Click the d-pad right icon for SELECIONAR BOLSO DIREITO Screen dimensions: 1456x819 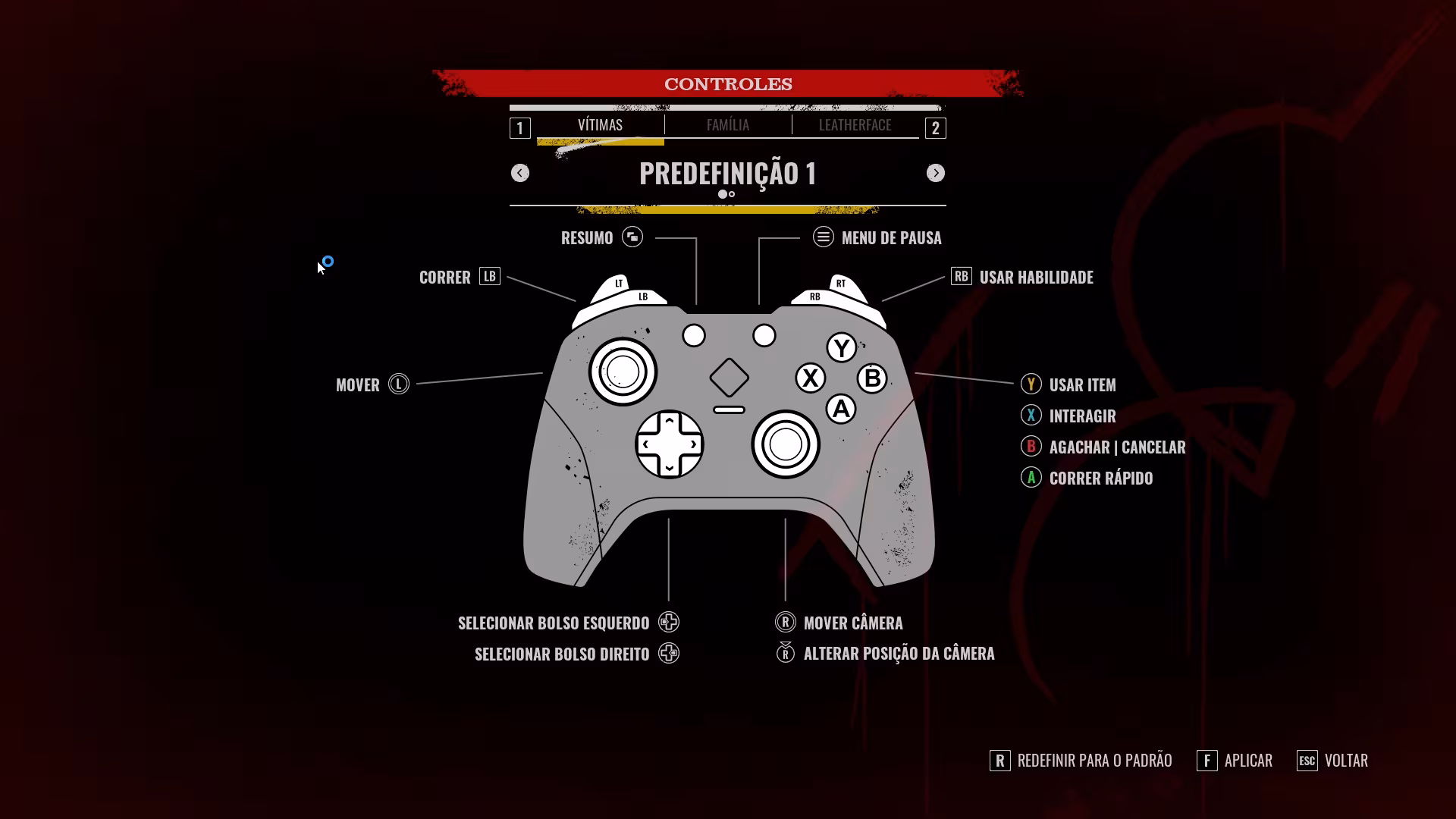[x=668, y=653]
